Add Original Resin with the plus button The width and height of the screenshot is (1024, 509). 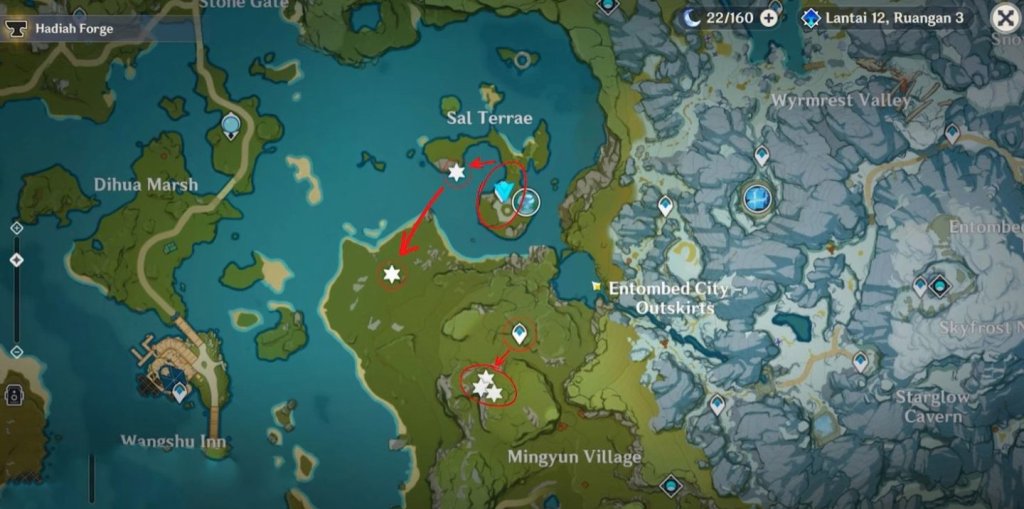coord(768,18)
